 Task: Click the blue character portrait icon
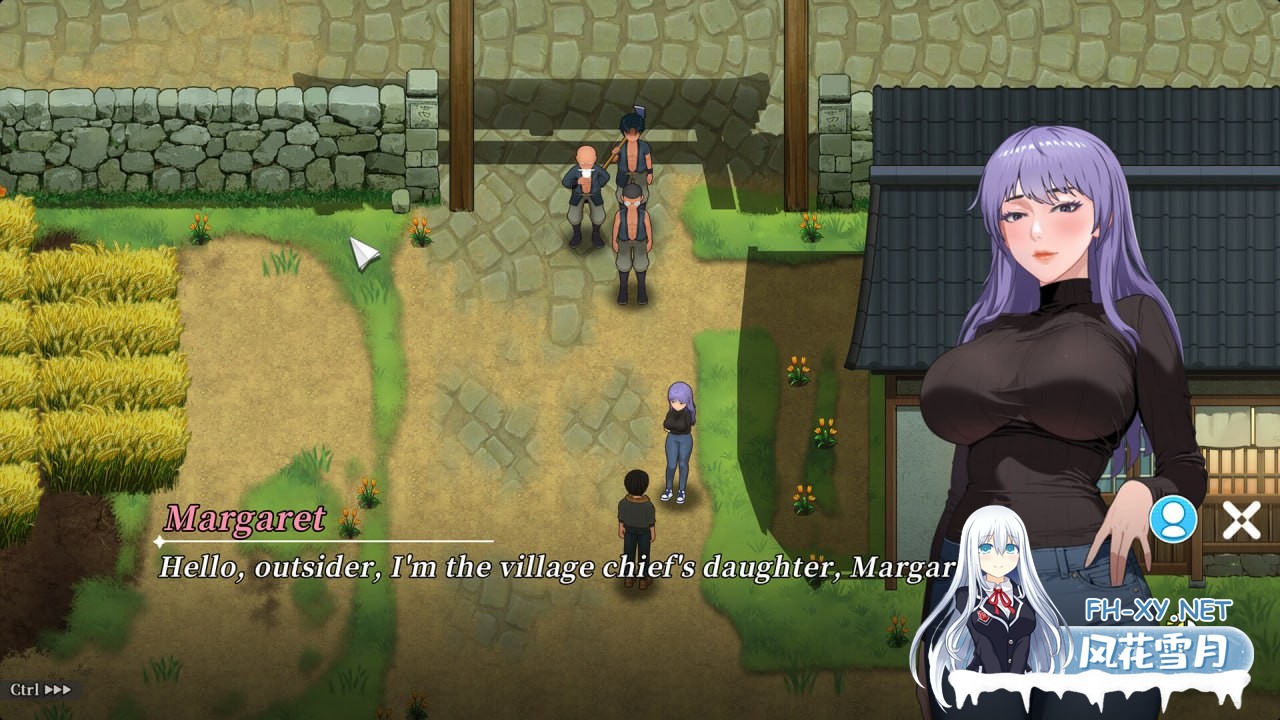tap(1173, 519)
